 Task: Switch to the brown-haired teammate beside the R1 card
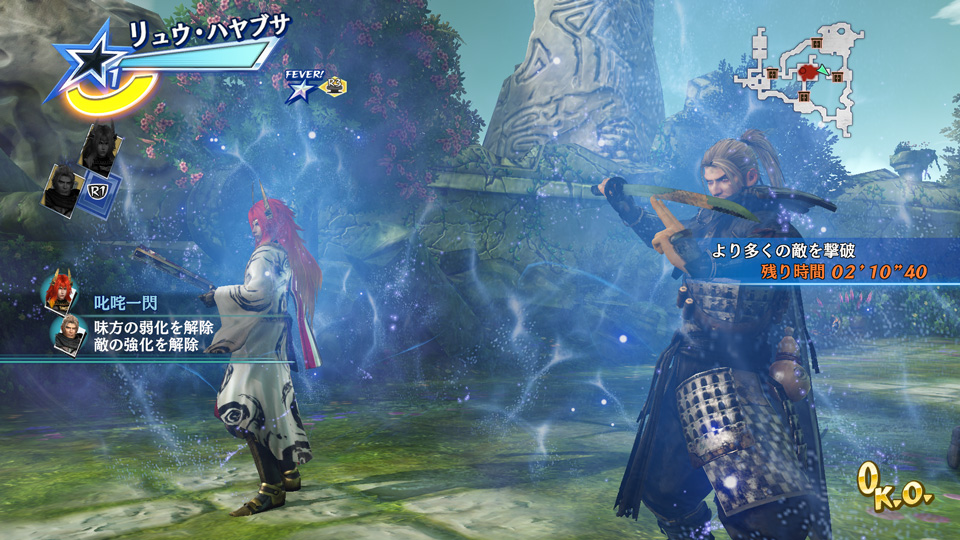[x=62, y=187]
